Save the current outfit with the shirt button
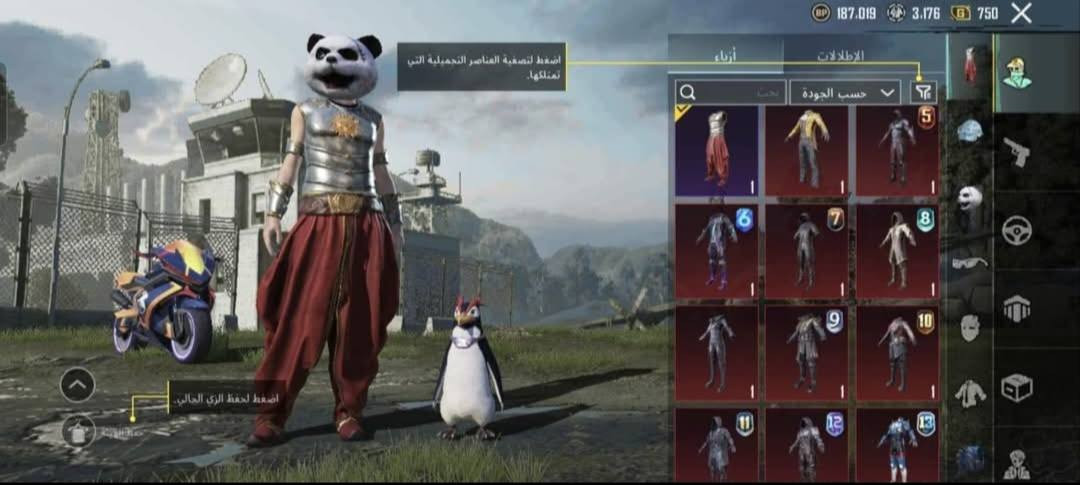This screenshot has width=1080, height=485. (77, 431)
